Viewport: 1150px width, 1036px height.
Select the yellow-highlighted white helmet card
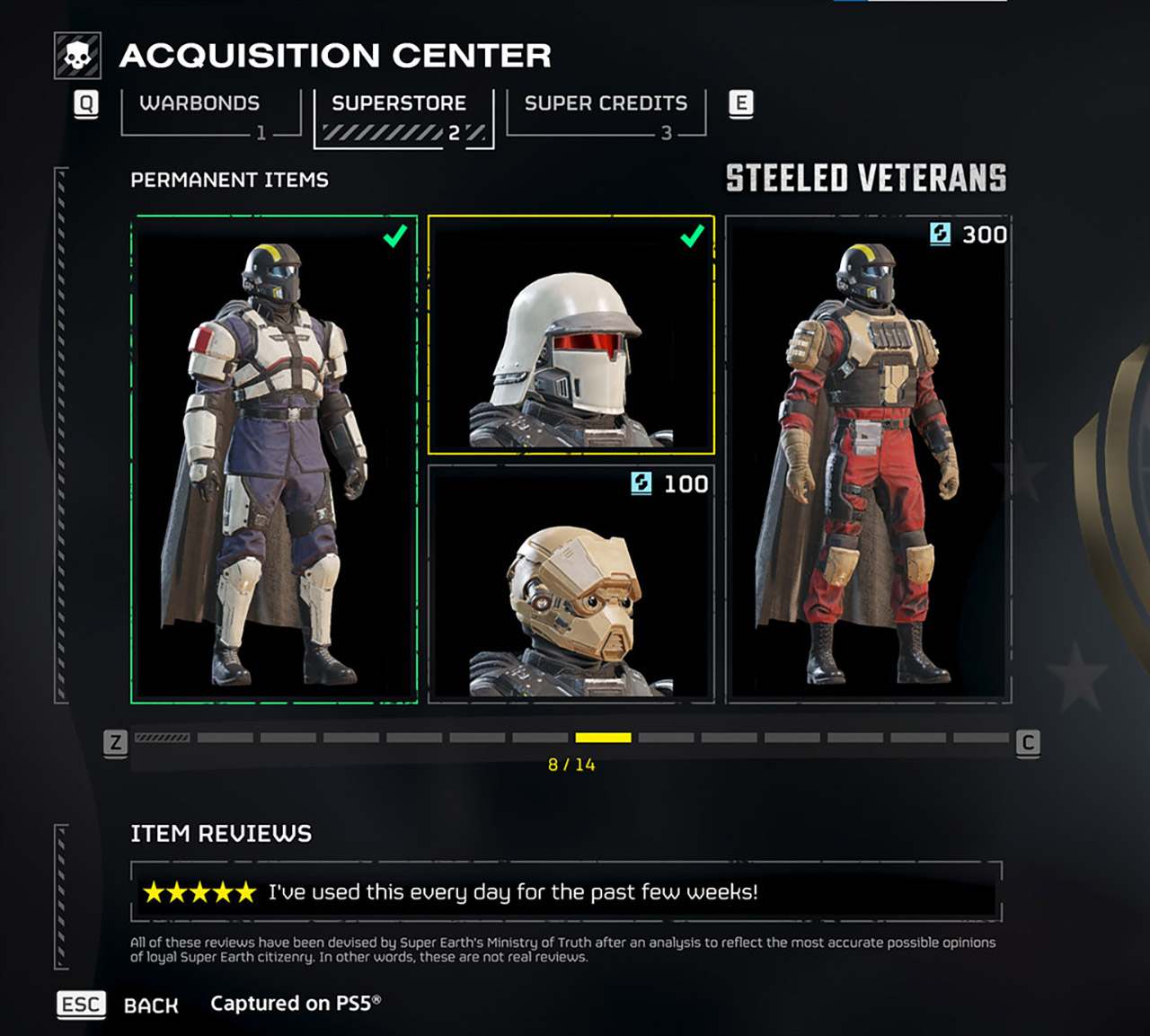pyautogui.click(x=573, y=334)
